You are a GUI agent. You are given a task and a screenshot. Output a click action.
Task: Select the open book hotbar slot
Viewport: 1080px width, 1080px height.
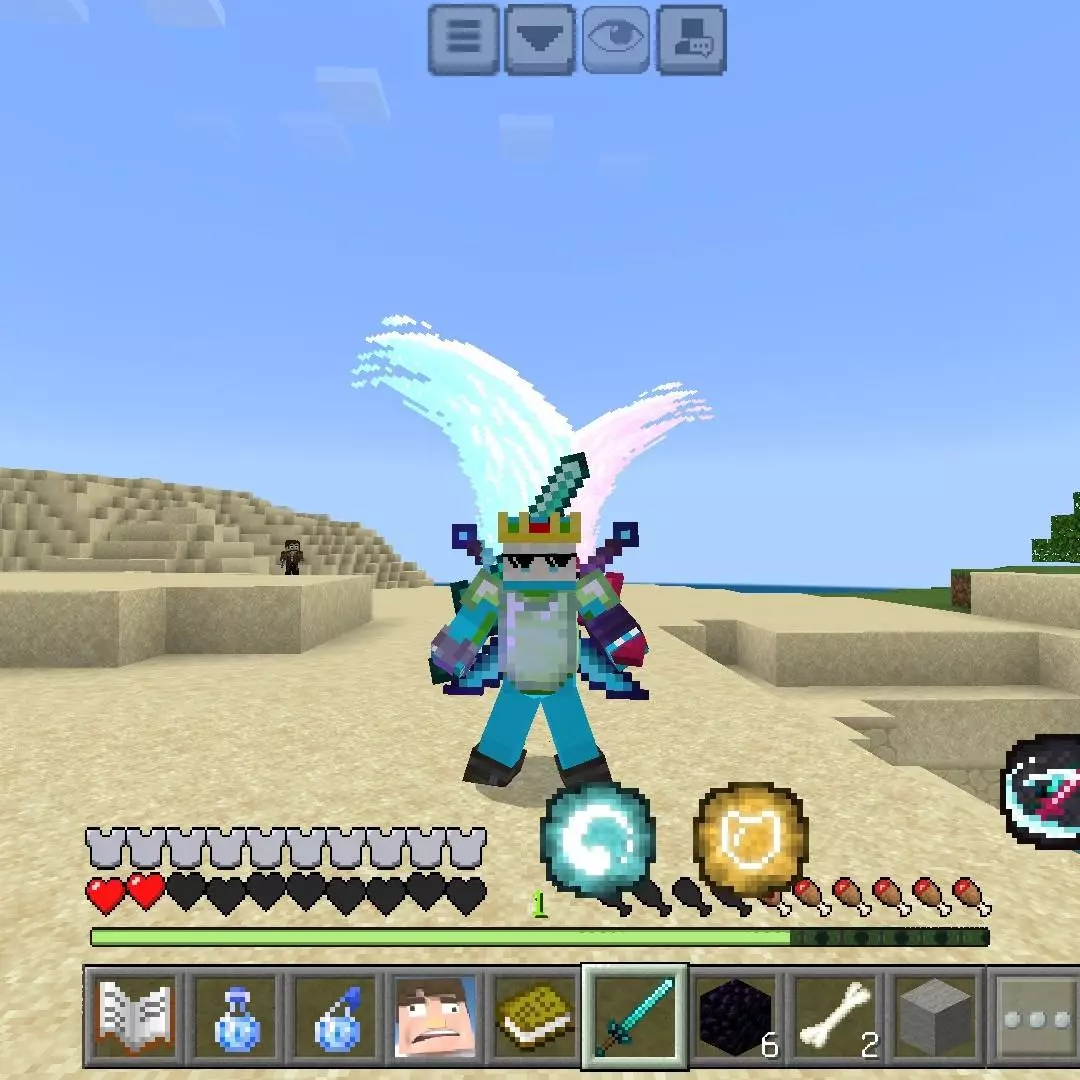pyautogui.click(x=134, y=1018)
